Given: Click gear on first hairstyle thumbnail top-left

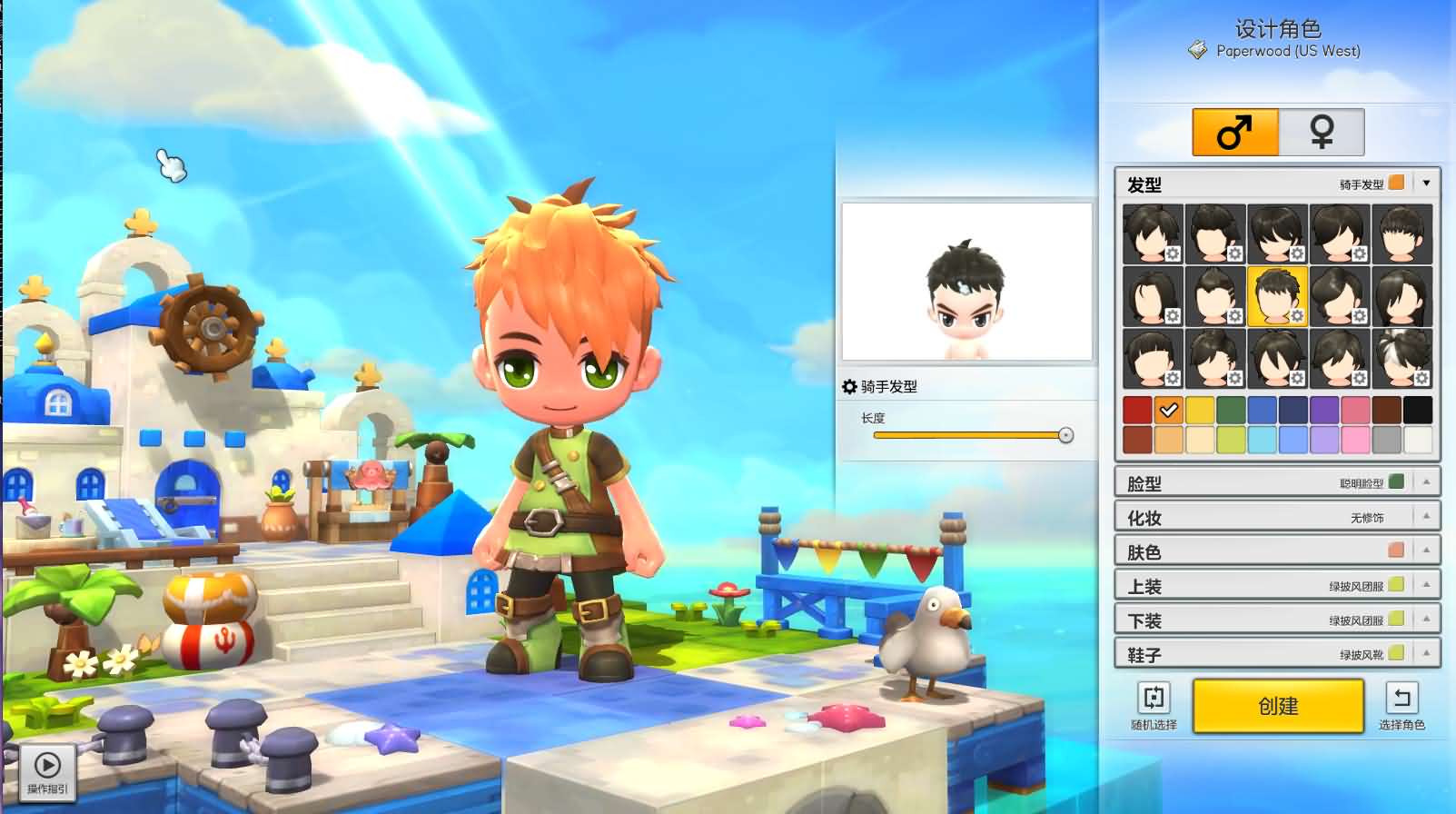Looking at the screenshot, I should pos(1174,255).
